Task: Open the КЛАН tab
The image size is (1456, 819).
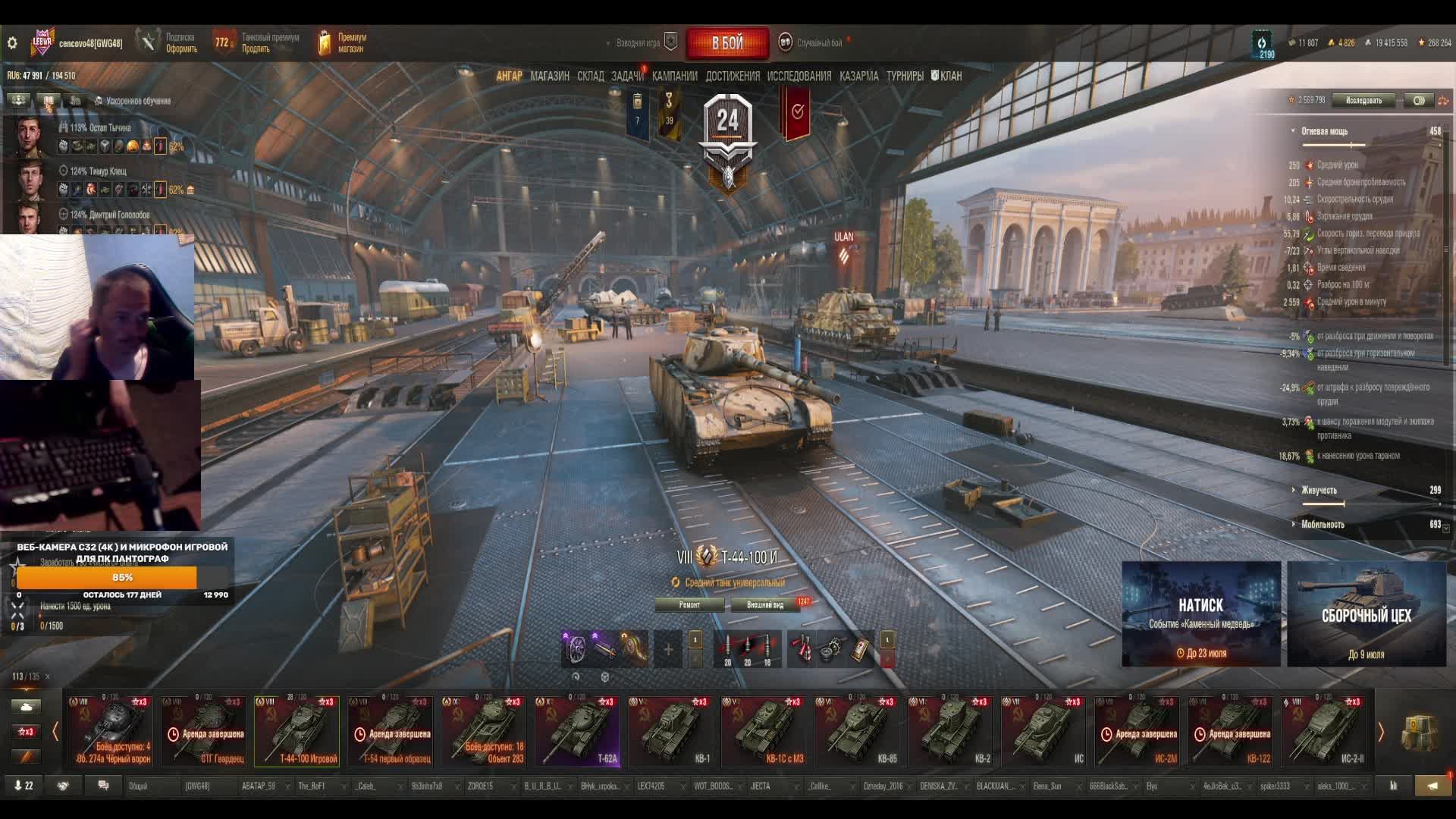Action: 947,76
